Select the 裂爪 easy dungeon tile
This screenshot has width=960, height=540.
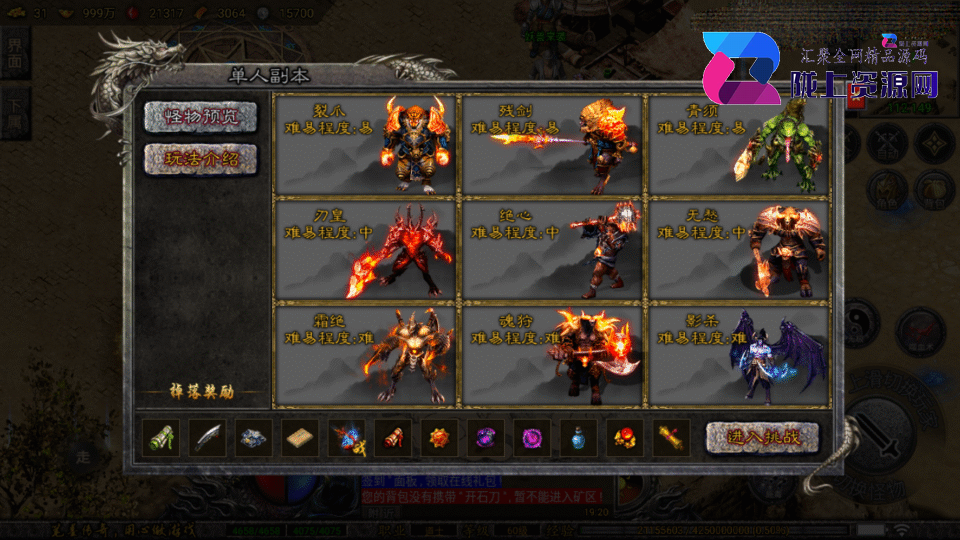[x=364, y=145]
